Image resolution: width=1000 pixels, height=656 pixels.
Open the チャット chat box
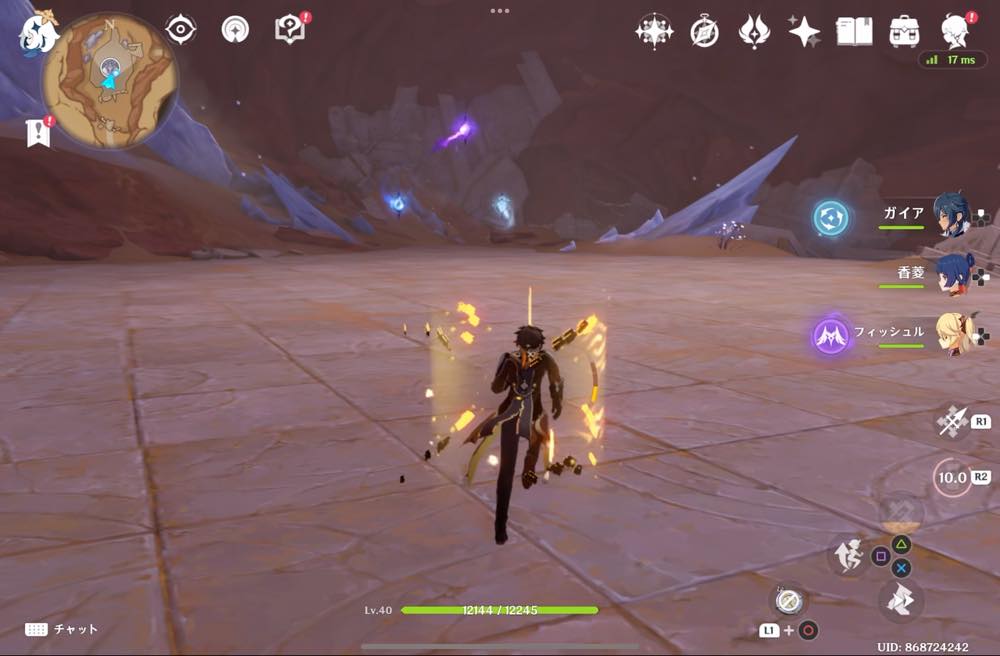click(x=62, y=629)
